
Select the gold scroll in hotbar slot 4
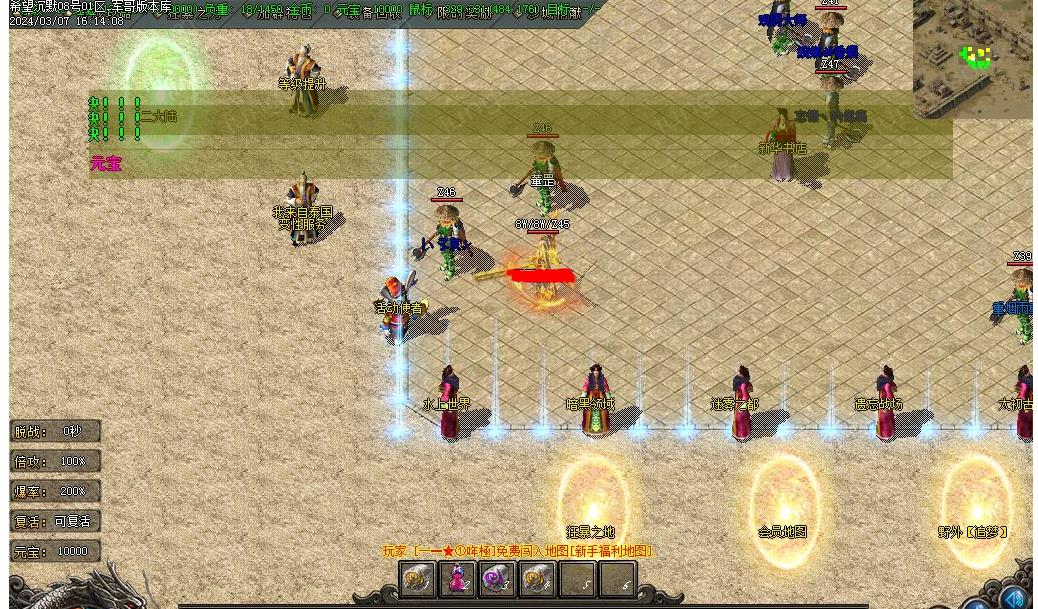pos(537,579)
